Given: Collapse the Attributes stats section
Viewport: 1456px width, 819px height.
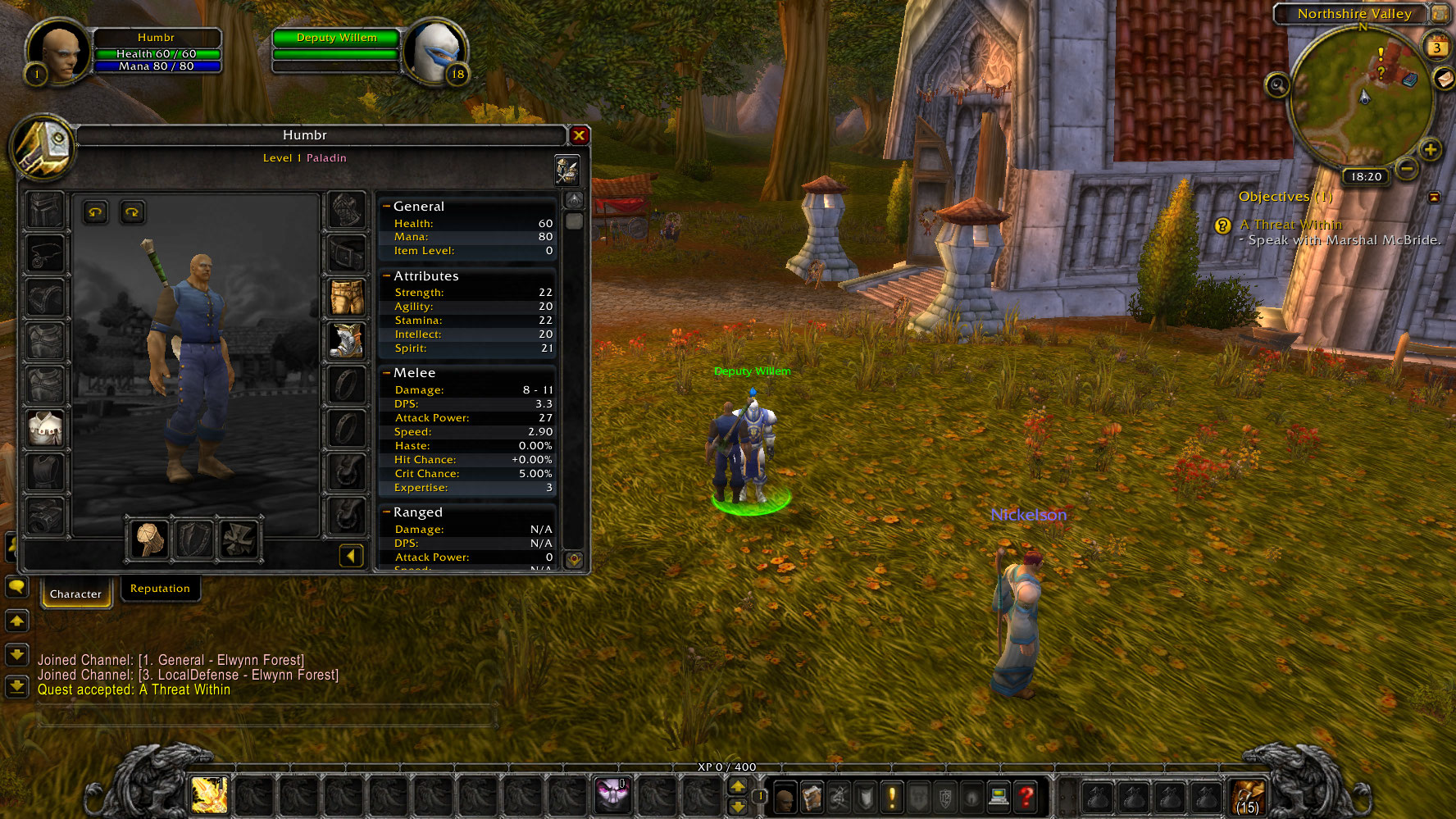Looking at the screenshot, I should tap(386, 276).
